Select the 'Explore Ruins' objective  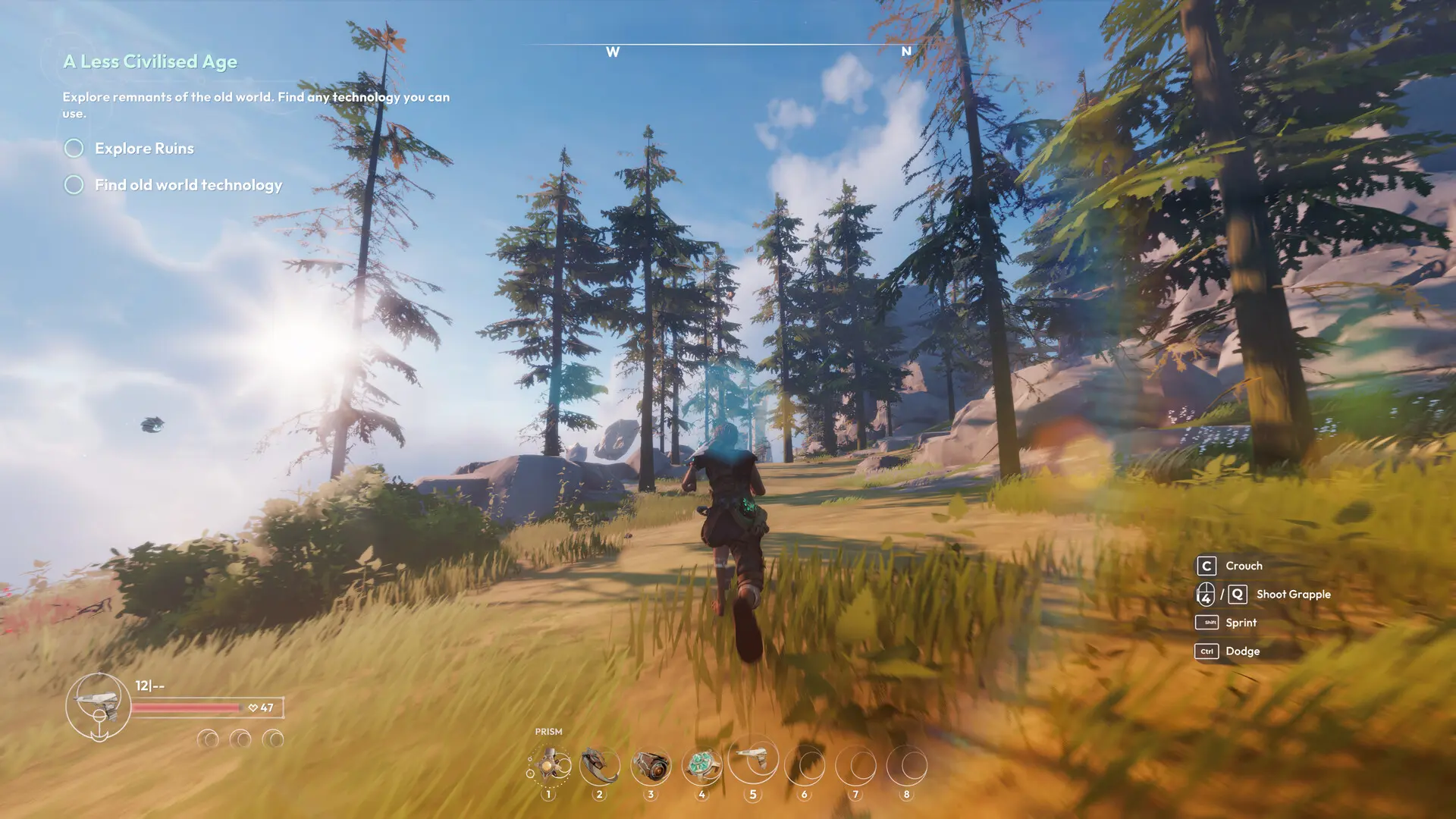tap(144, 149)
